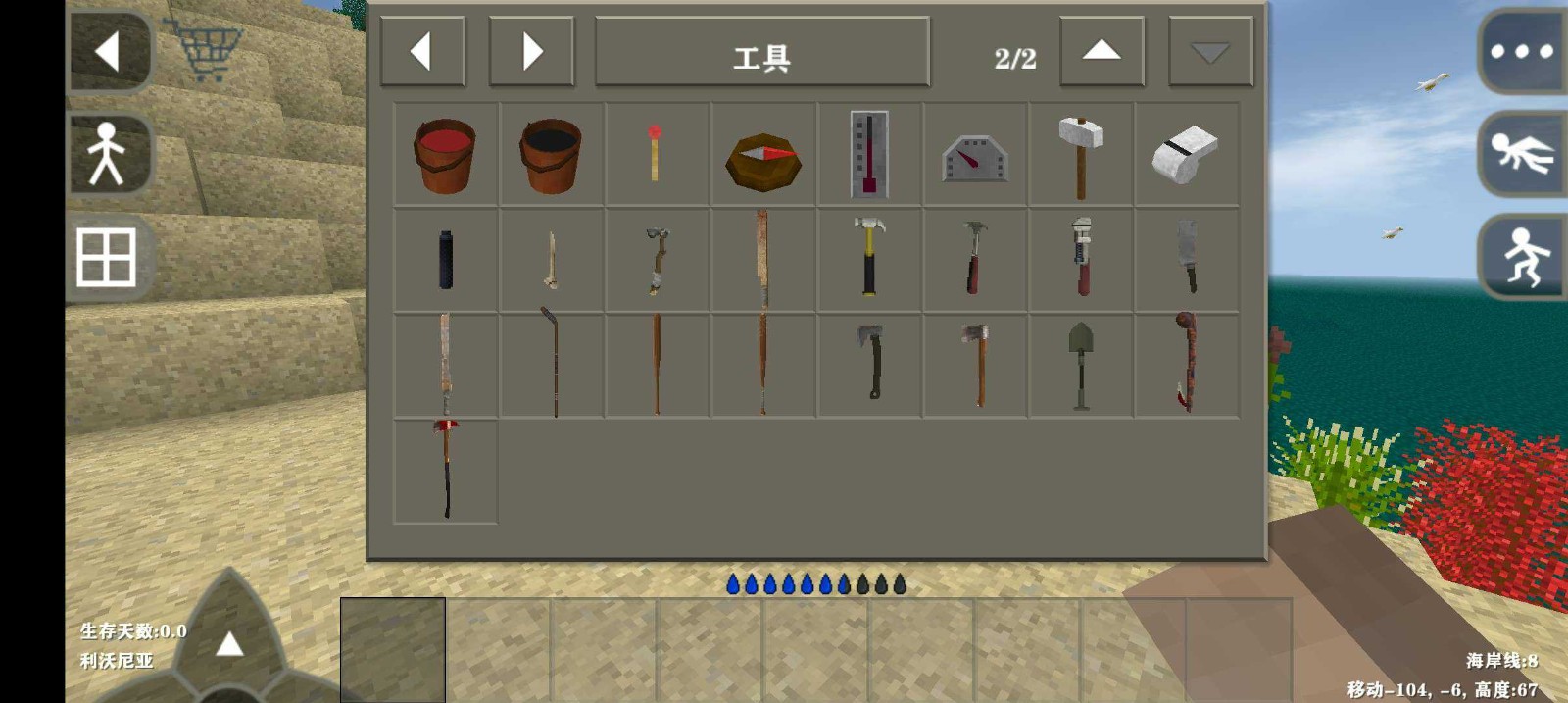
Task: Tap the back arrow button
Action: pos(110,51)
